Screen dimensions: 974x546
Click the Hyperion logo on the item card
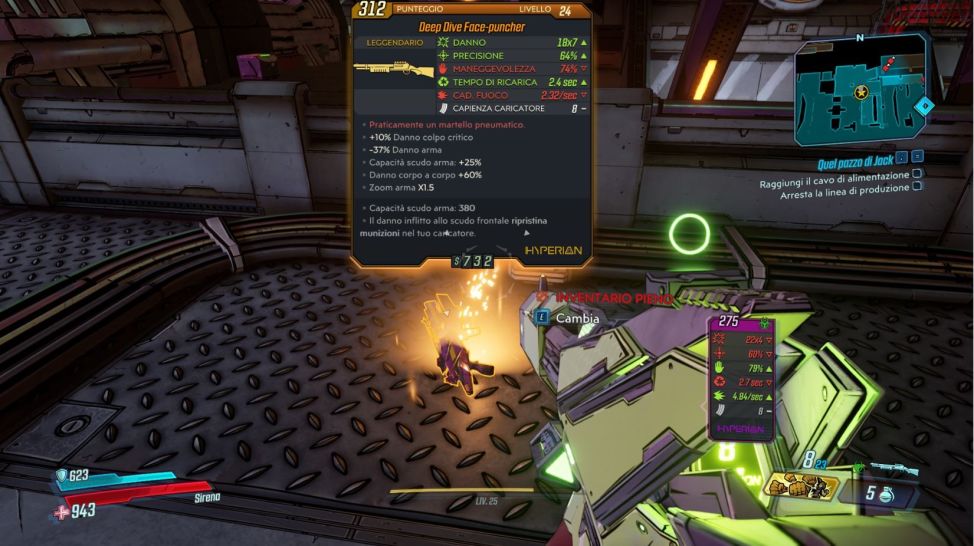click(553, 248)
